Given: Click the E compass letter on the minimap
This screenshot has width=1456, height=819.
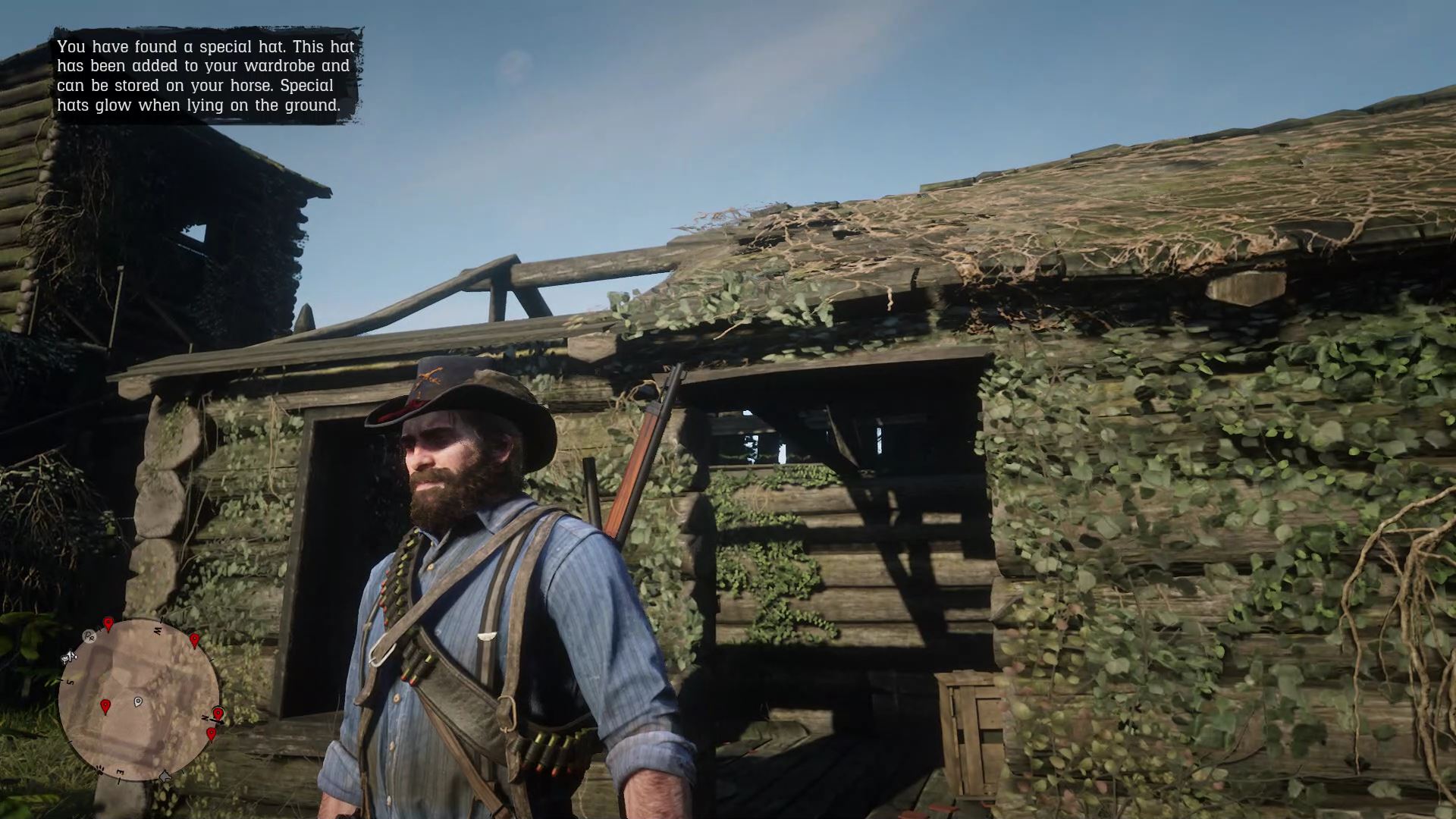Looking at the screenshot, I should point(121,770).
